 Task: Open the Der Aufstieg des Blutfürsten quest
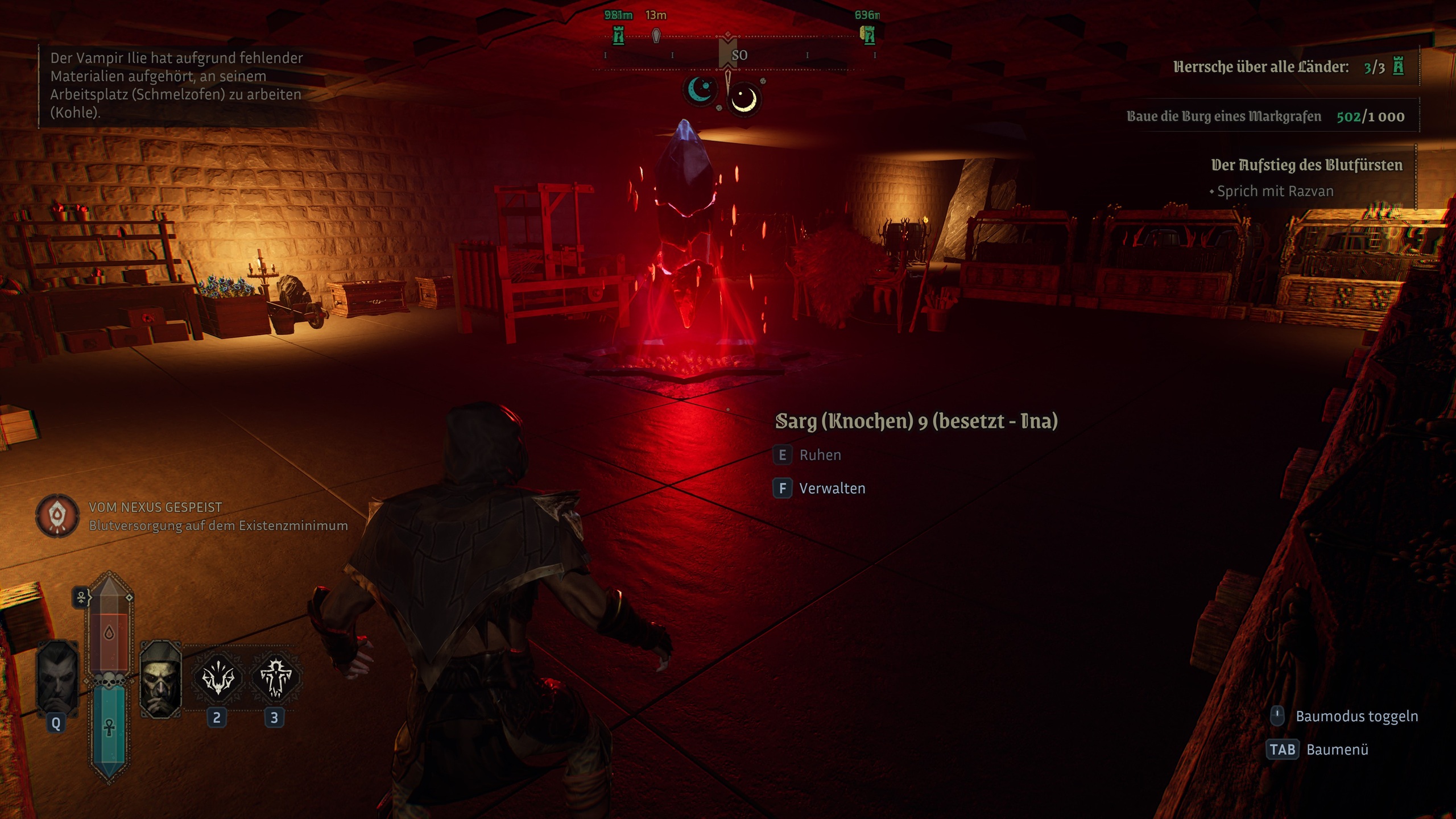pyautogui.click(x=1306, y=166)
